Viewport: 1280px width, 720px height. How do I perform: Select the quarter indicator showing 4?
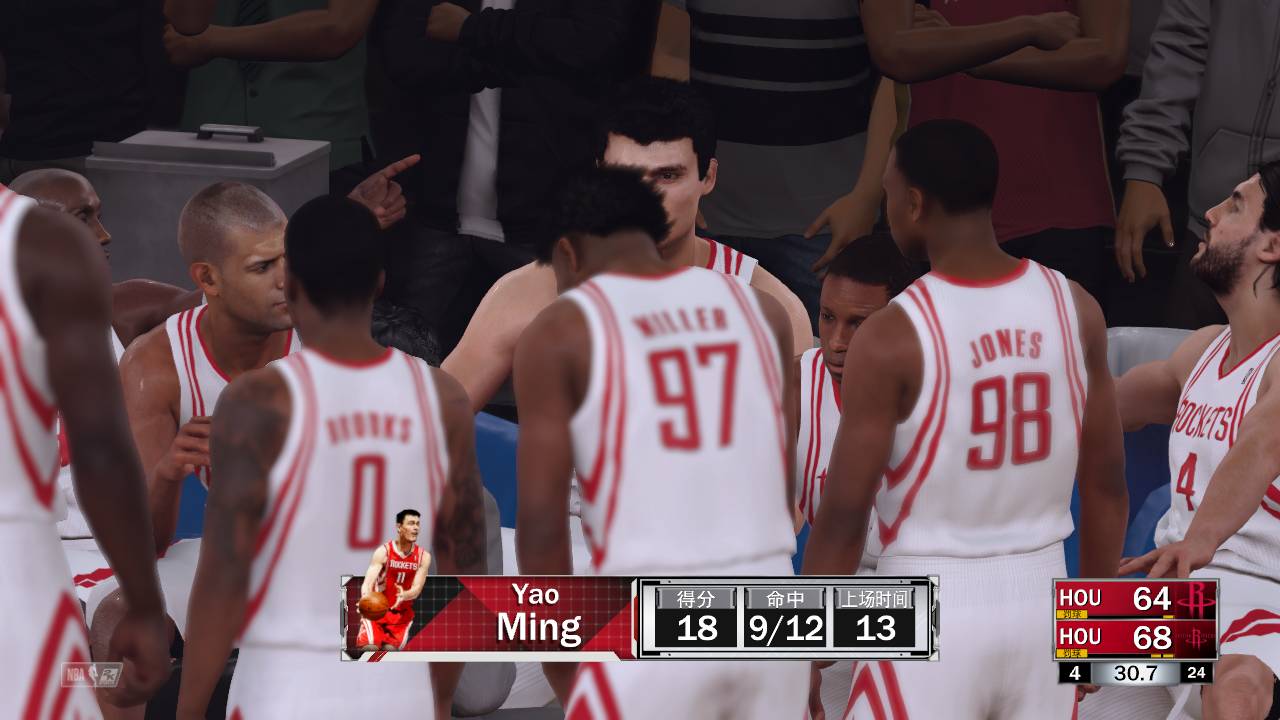(x=1074, y=672)
